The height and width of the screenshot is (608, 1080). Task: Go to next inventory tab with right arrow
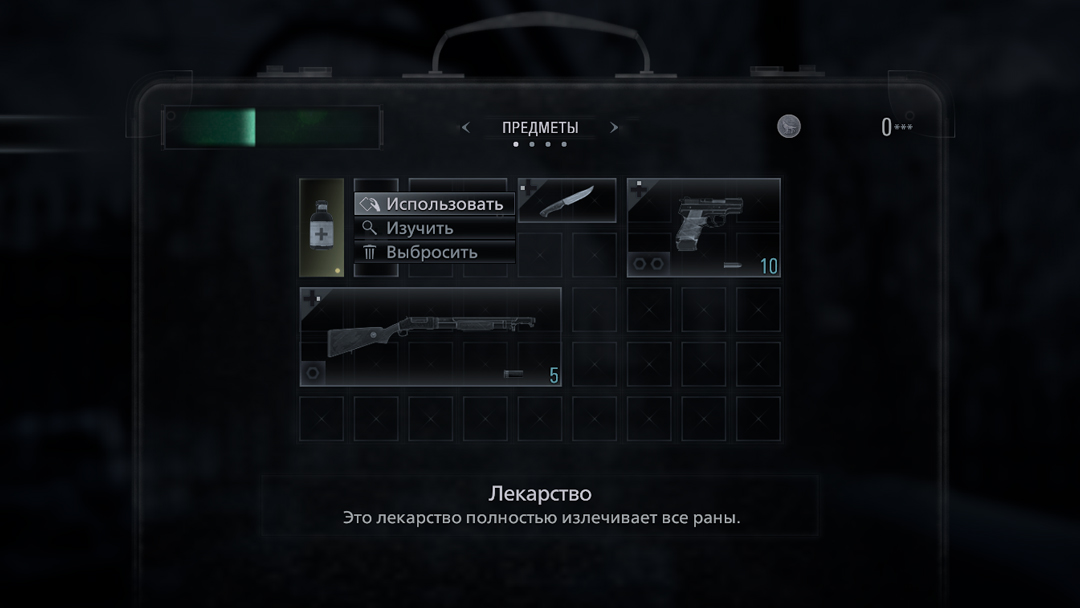[614, 128]
